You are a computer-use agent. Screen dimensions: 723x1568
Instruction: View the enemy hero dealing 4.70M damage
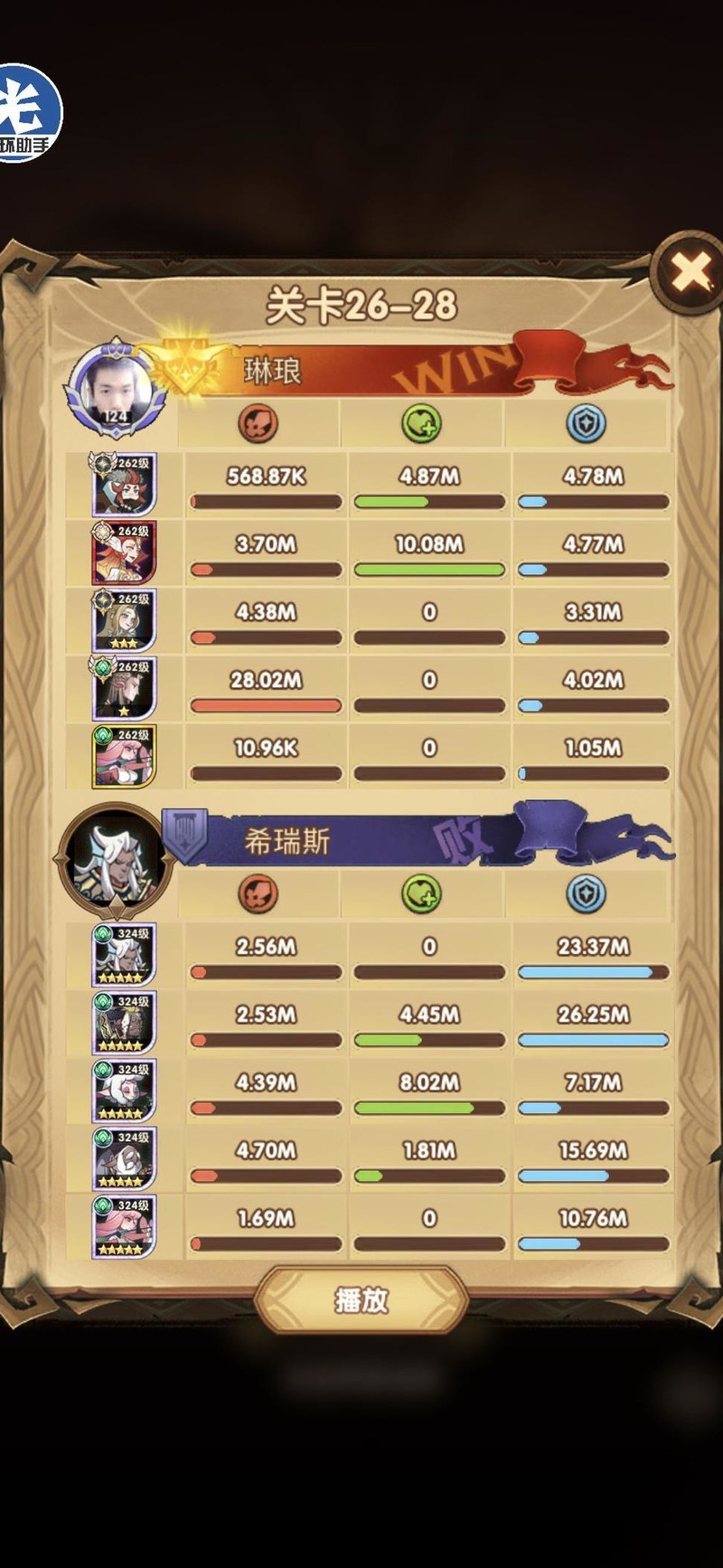click(124, 1158)
